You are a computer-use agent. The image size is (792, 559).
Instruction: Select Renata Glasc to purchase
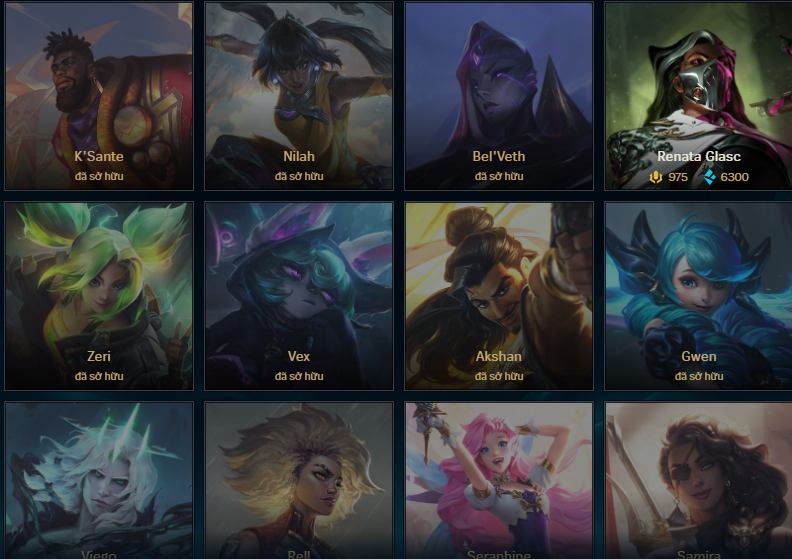[x=699, y=96]
